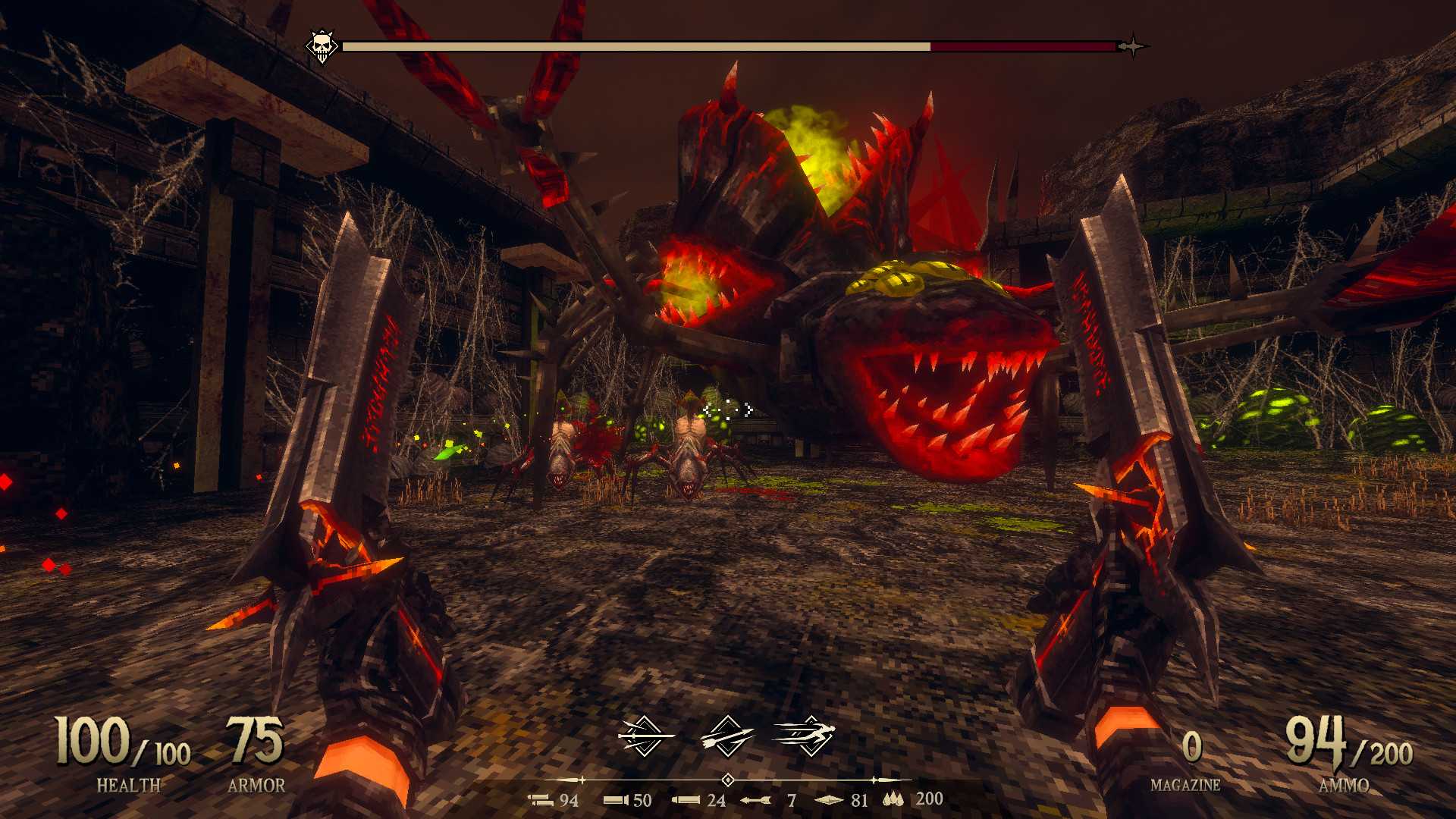The height and width of the screenshot is (819, 1456).
Task: Click the crosshair at screen center
Action: tap(728, 409)
